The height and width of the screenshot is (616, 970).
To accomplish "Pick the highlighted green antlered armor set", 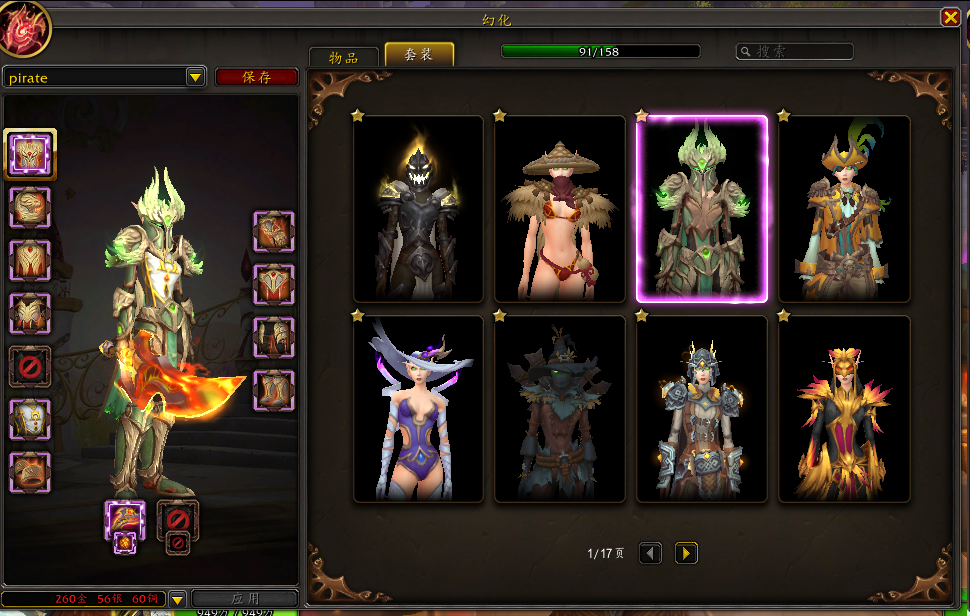I will [702, 208].
